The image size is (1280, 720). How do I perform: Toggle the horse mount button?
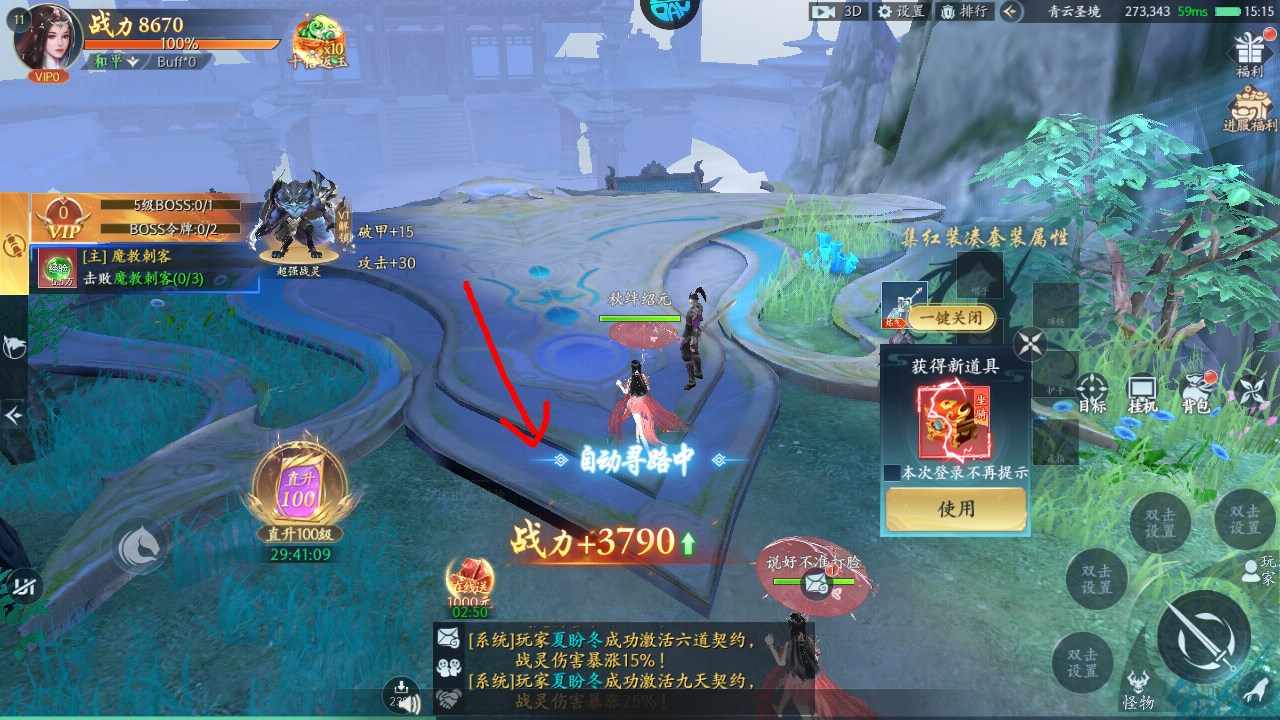tap(141, 545)
